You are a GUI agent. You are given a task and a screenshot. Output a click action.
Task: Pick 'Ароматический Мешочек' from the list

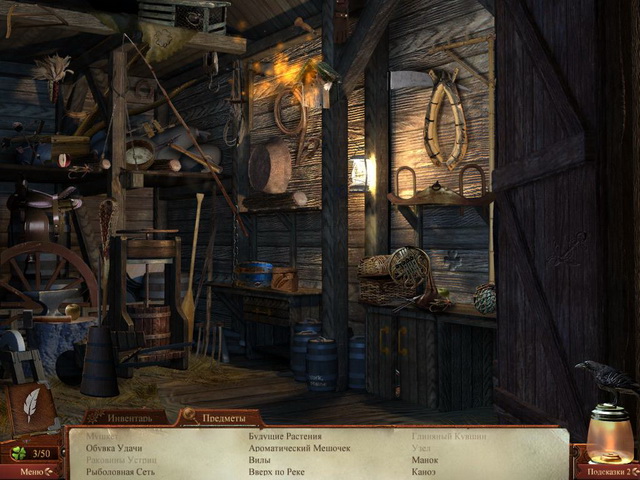[x=299, y=448]
